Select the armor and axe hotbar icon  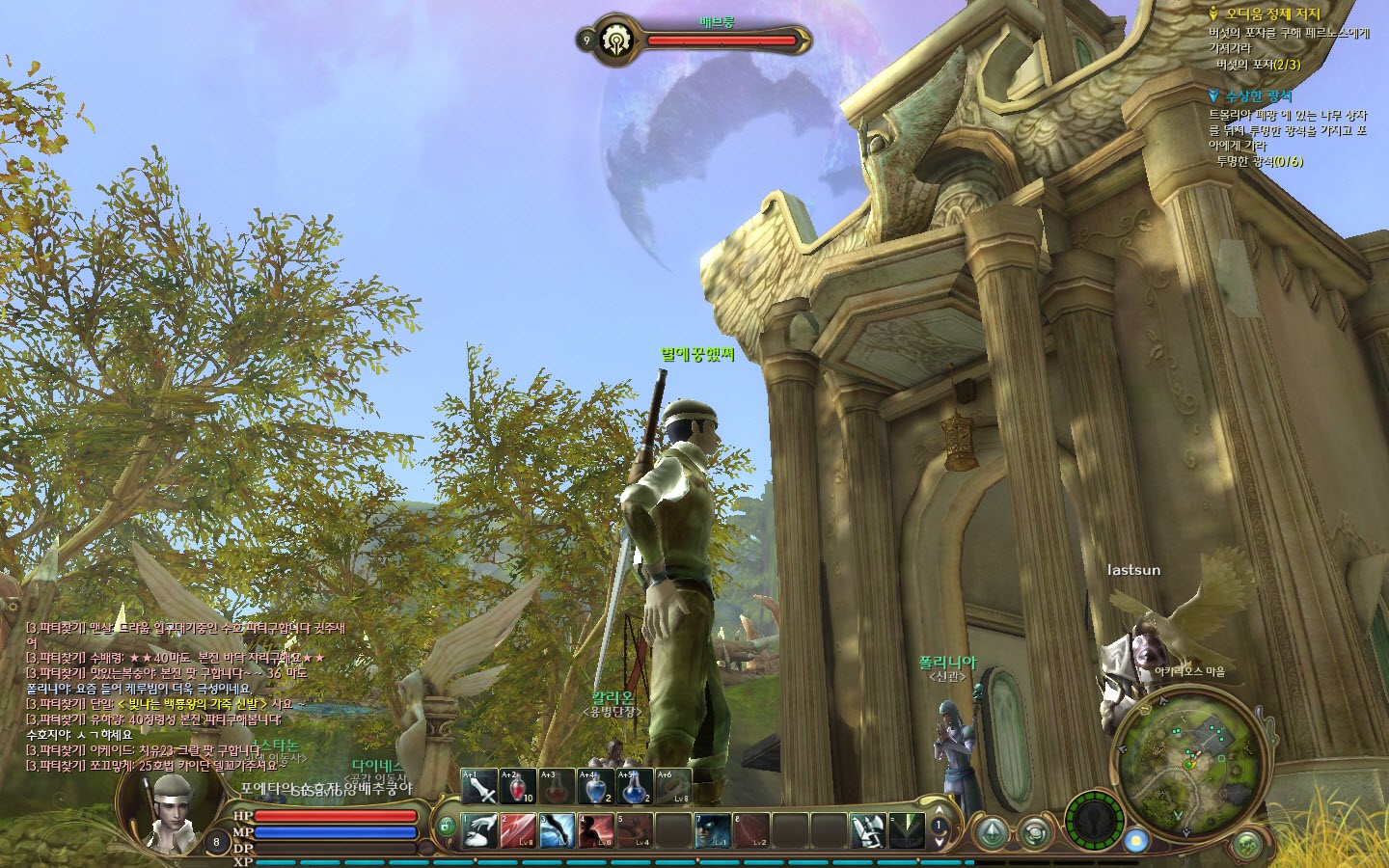[867, 830]
